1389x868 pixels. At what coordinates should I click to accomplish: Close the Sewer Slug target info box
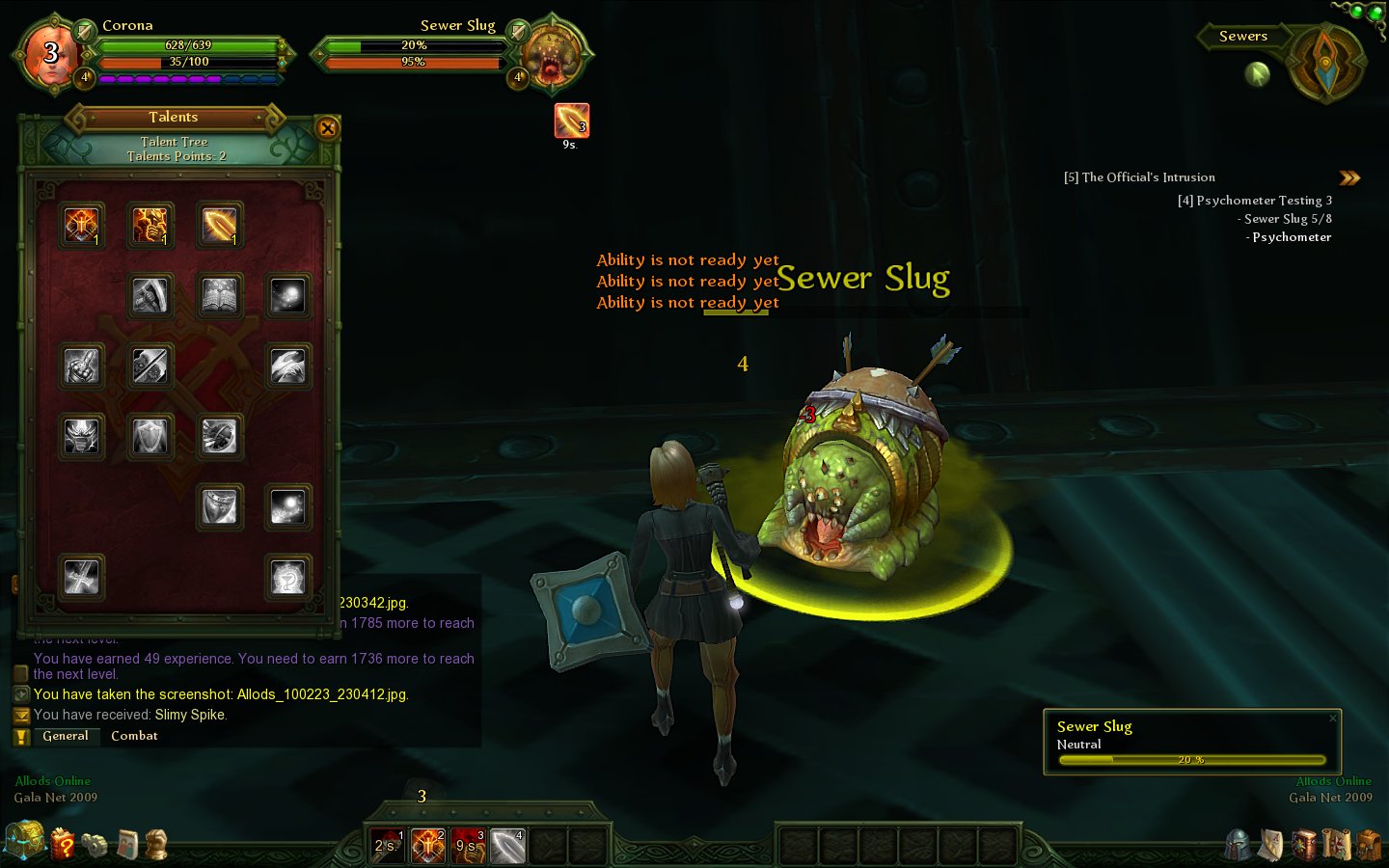tap(1333, 718)
